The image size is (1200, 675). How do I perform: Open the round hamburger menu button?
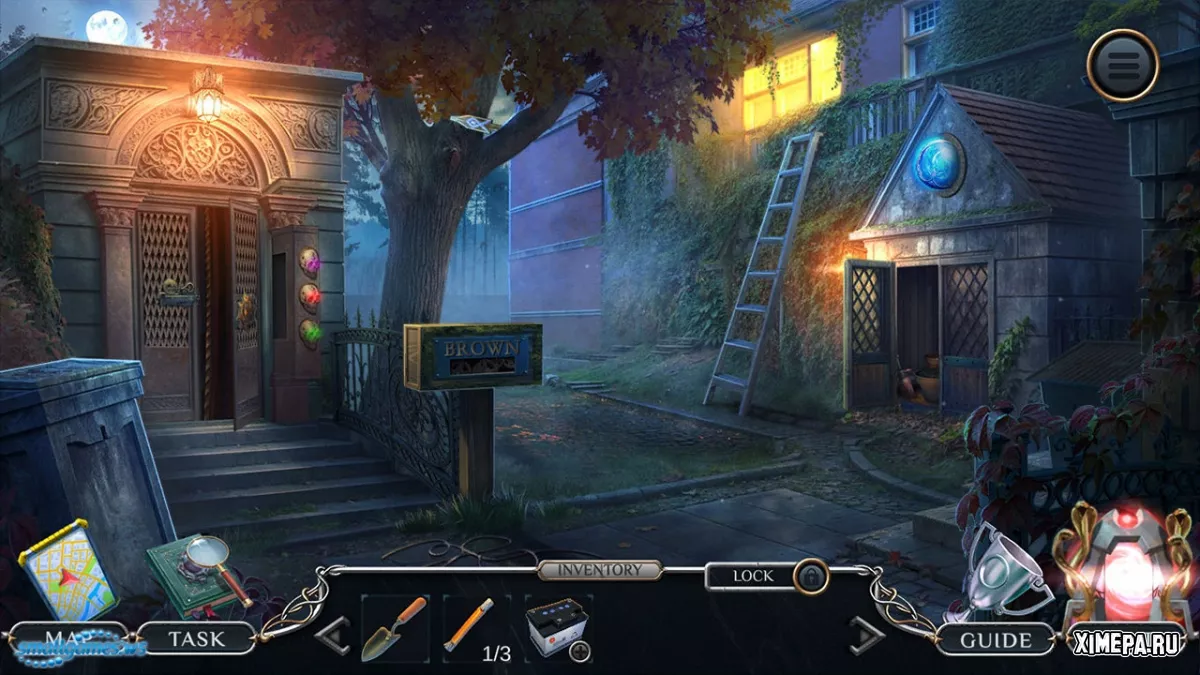1122,65
